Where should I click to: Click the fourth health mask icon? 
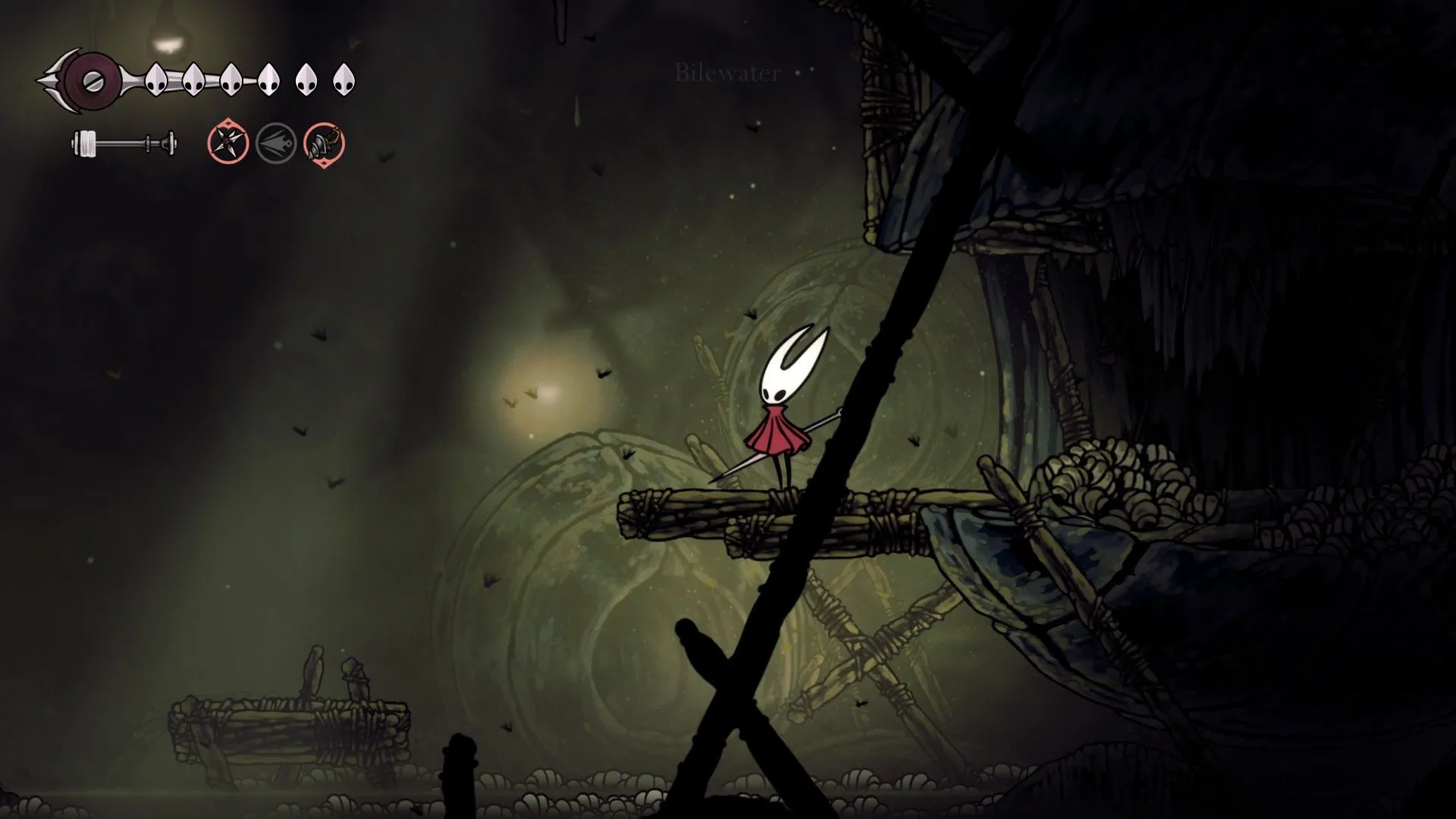point(269,79)
